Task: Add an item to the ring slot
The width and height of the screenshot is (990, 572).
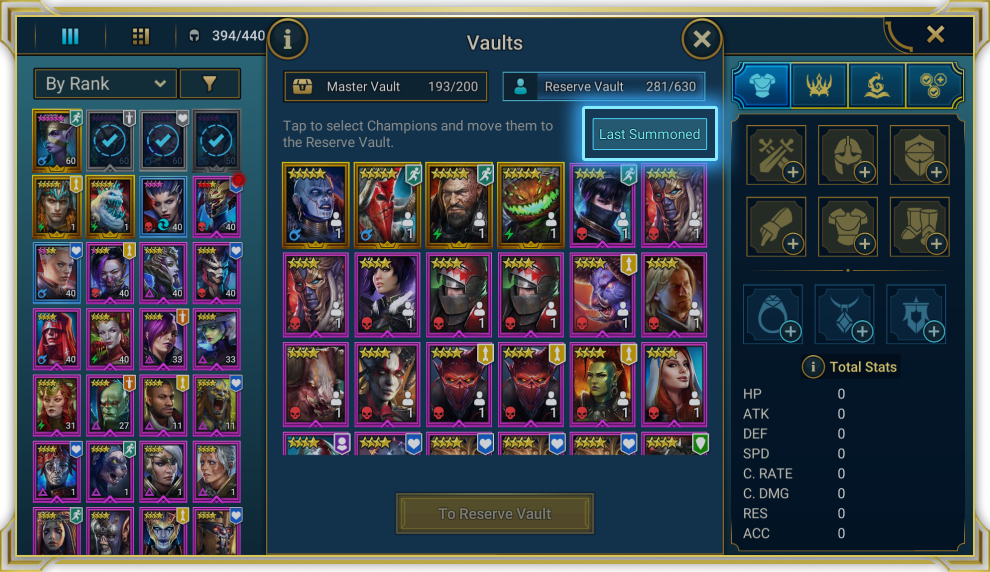Action: click(773, 315)
